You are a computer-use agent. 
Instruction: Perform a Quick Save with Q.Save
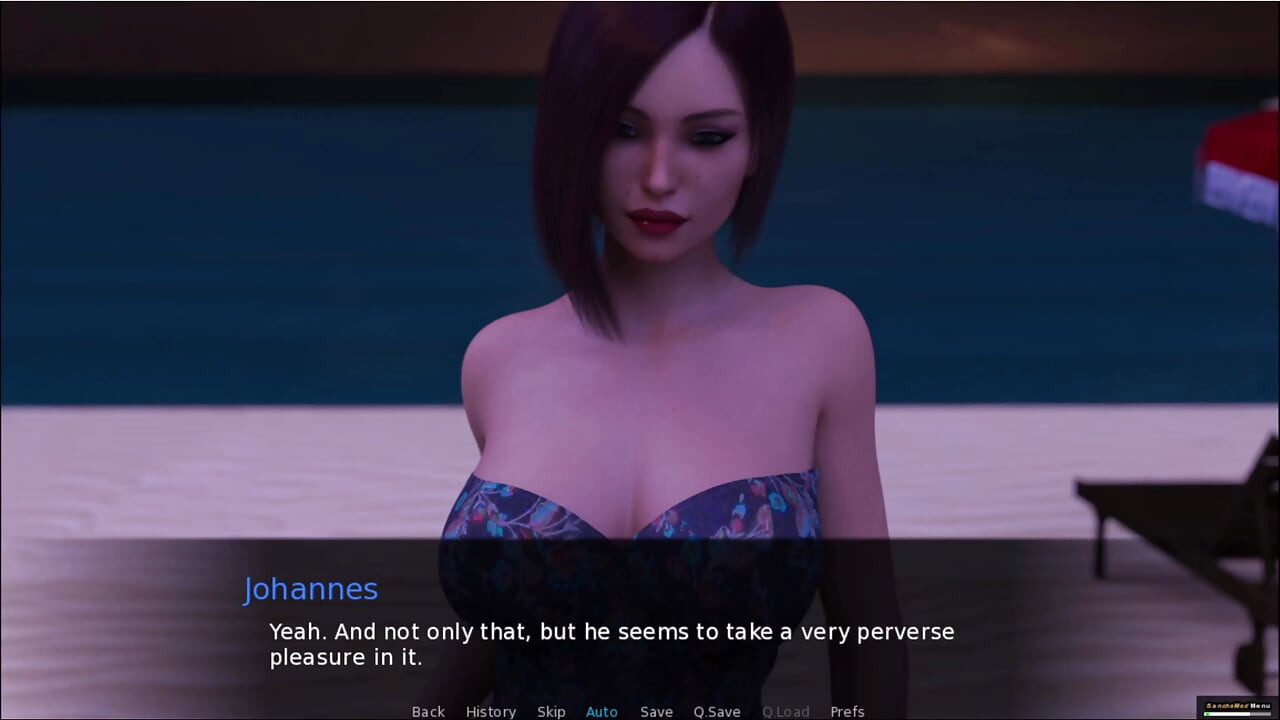[716, 711]
